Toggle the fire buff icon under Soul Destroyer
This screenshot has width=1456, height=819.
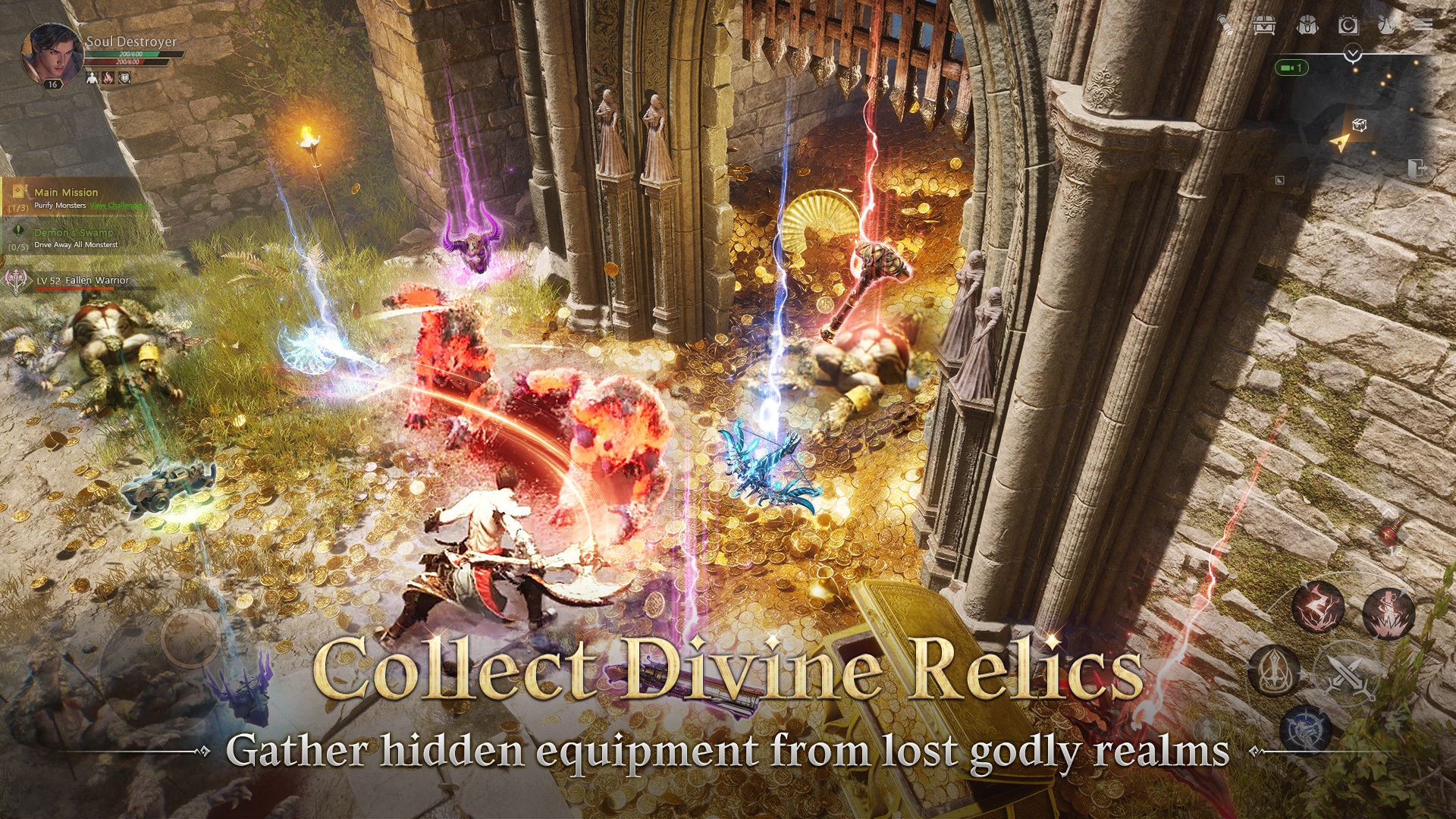pos(108,78)
